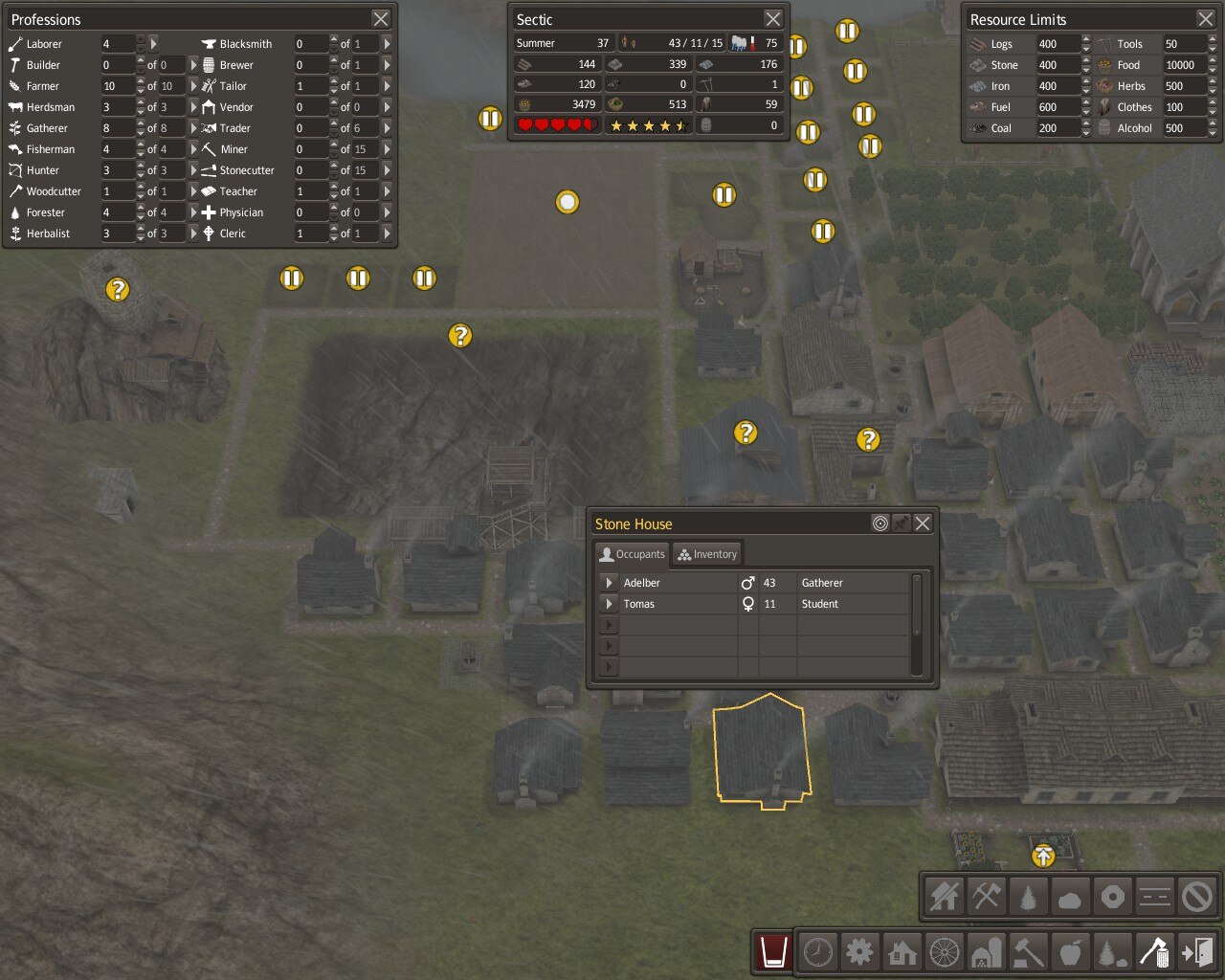Toggle the pin on the Stone House window
1225x980 pixels.
pos(901,523)
